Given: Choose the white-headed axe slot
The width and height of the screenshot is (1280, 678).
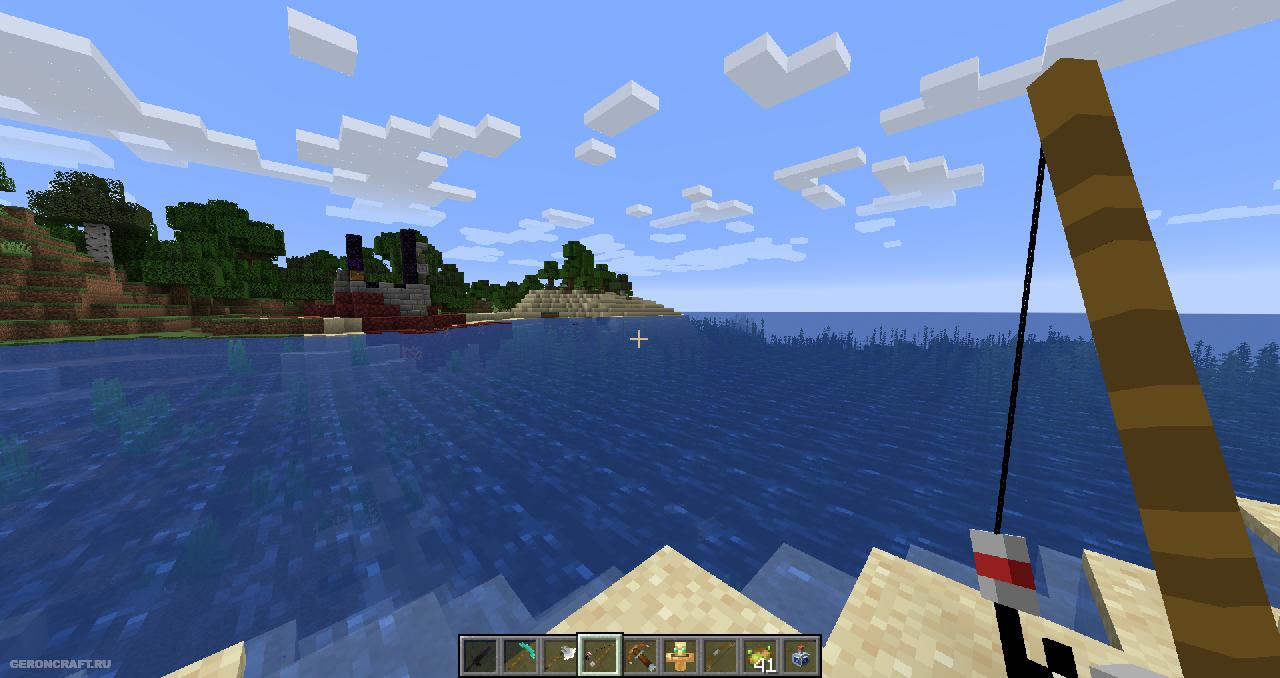Looking at the screenshot, I should pos(560,656).
